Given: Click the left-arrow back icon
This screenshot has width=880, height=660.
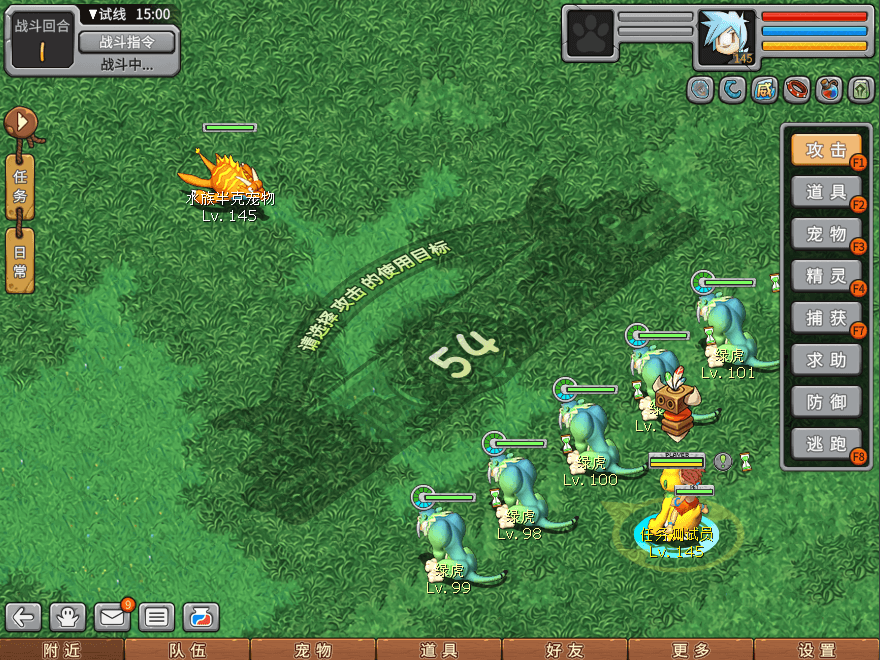Looking at the screenshot, I should pyautogui.click(x=24, y=617).
